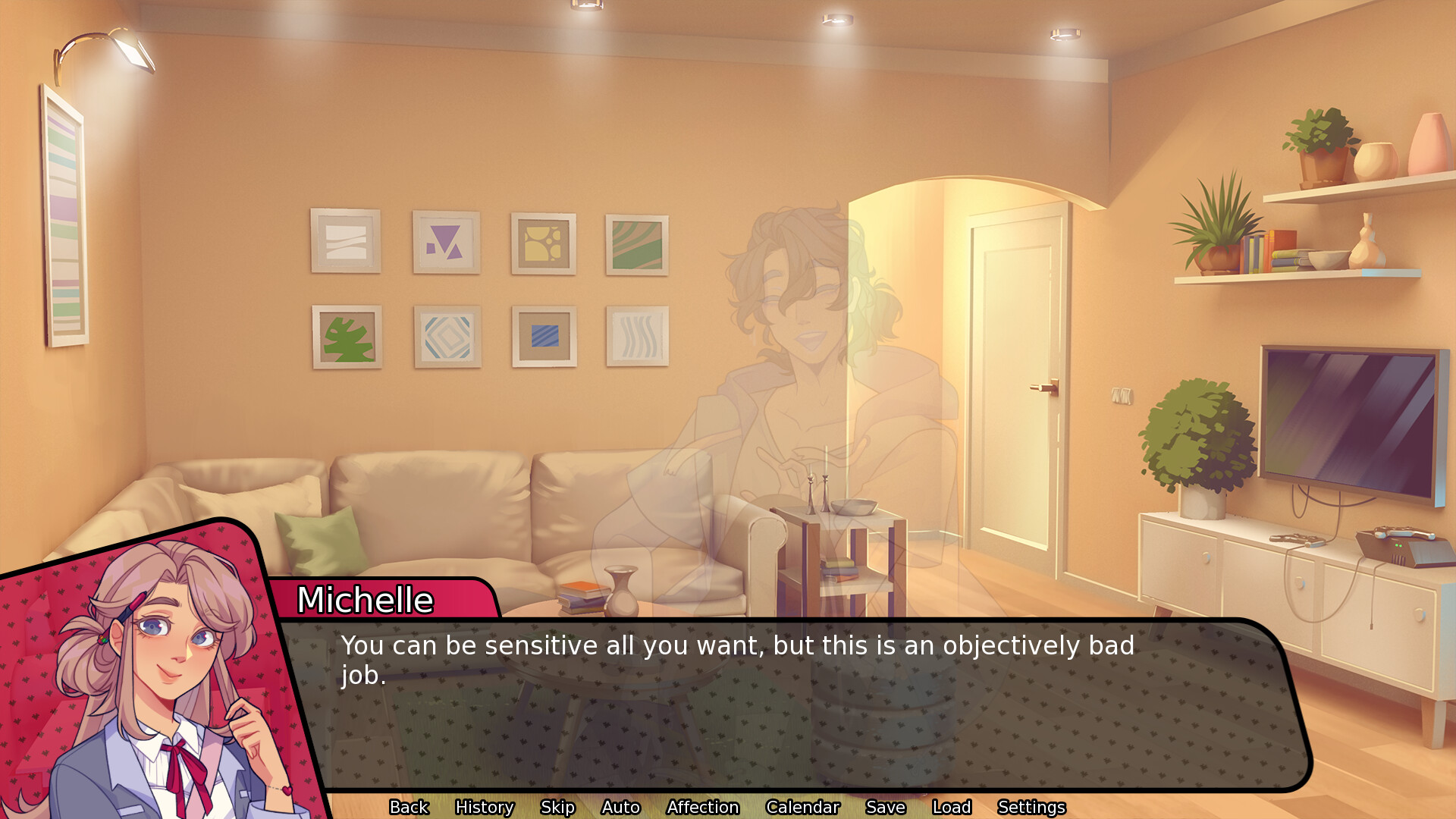This screenshot has height=819, width=1456.
Task: Open the Calendar screen
Action: [x=803, y=807]
